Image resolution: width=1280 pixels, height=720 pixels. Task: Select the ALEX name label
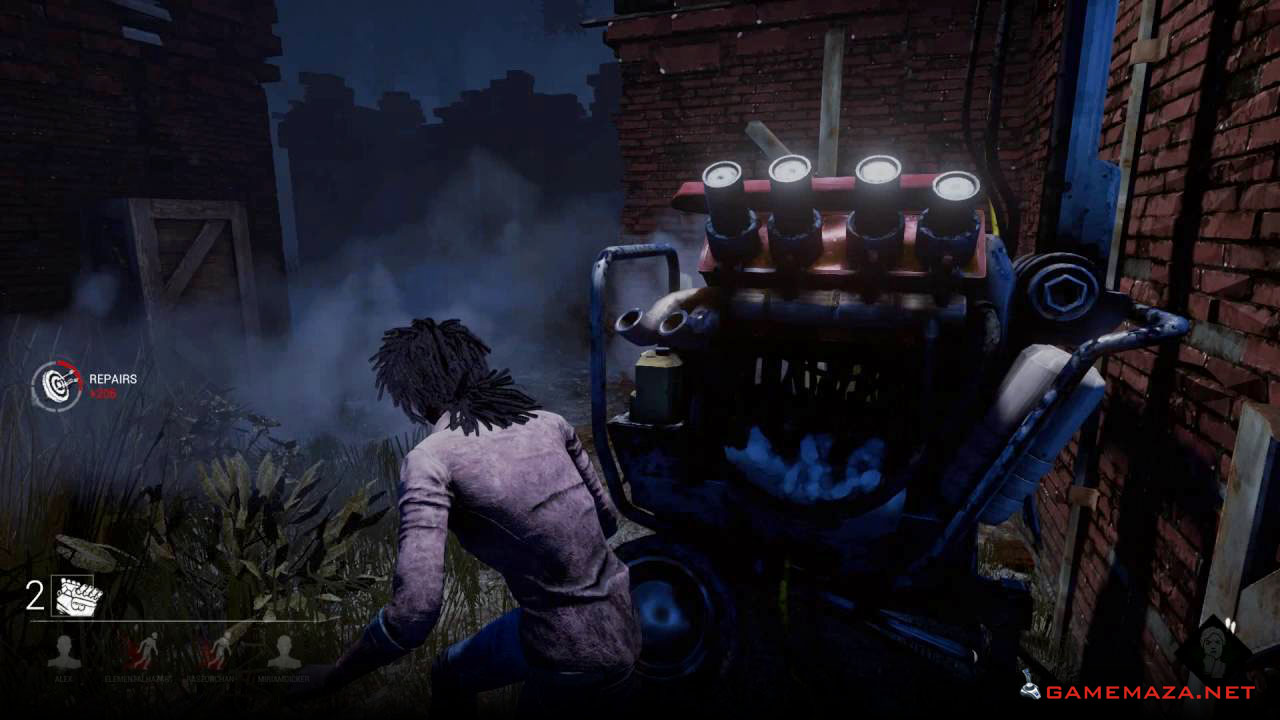point(64,678)
